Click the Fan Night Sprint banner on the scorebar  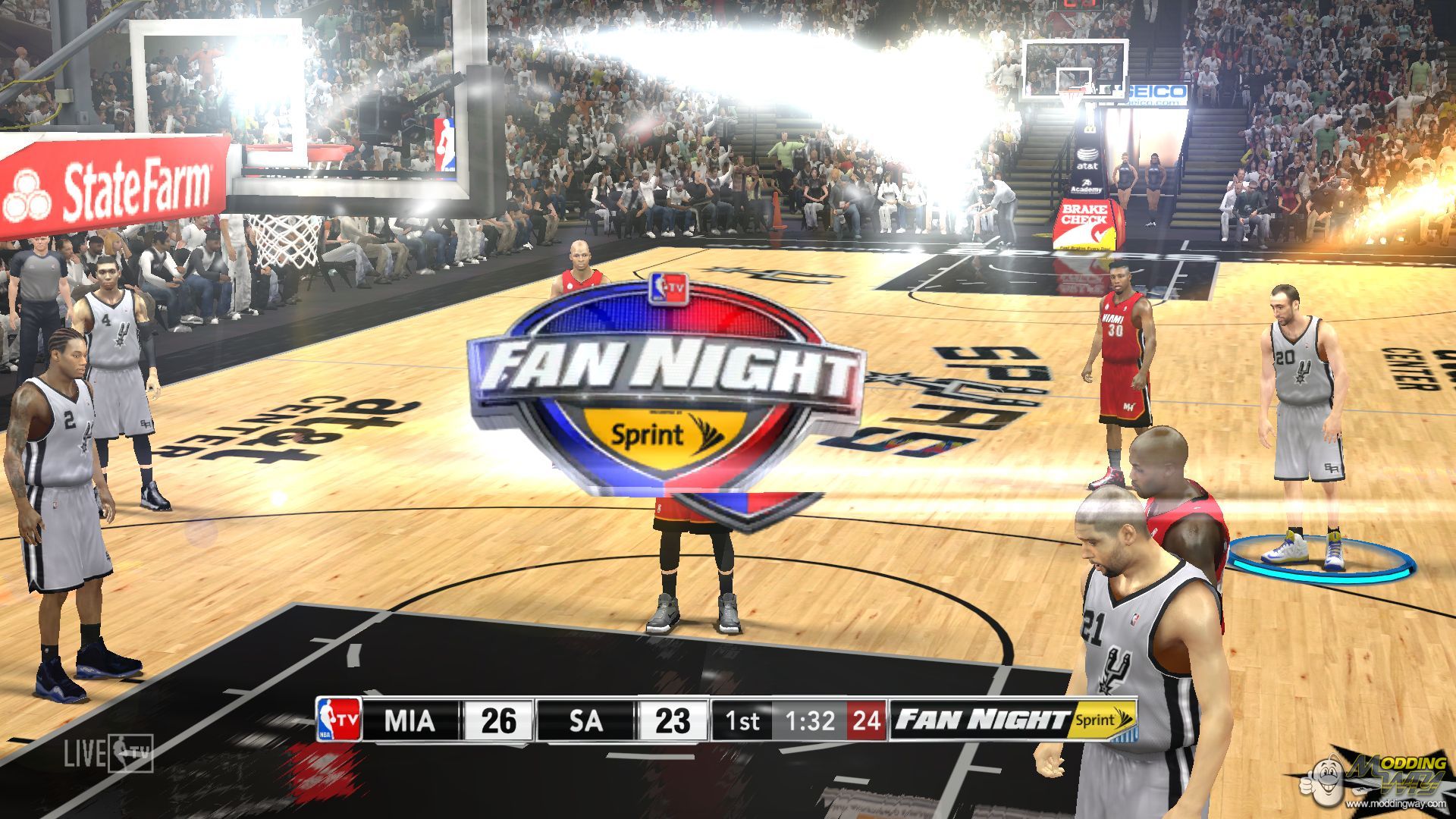(1013, 720)
